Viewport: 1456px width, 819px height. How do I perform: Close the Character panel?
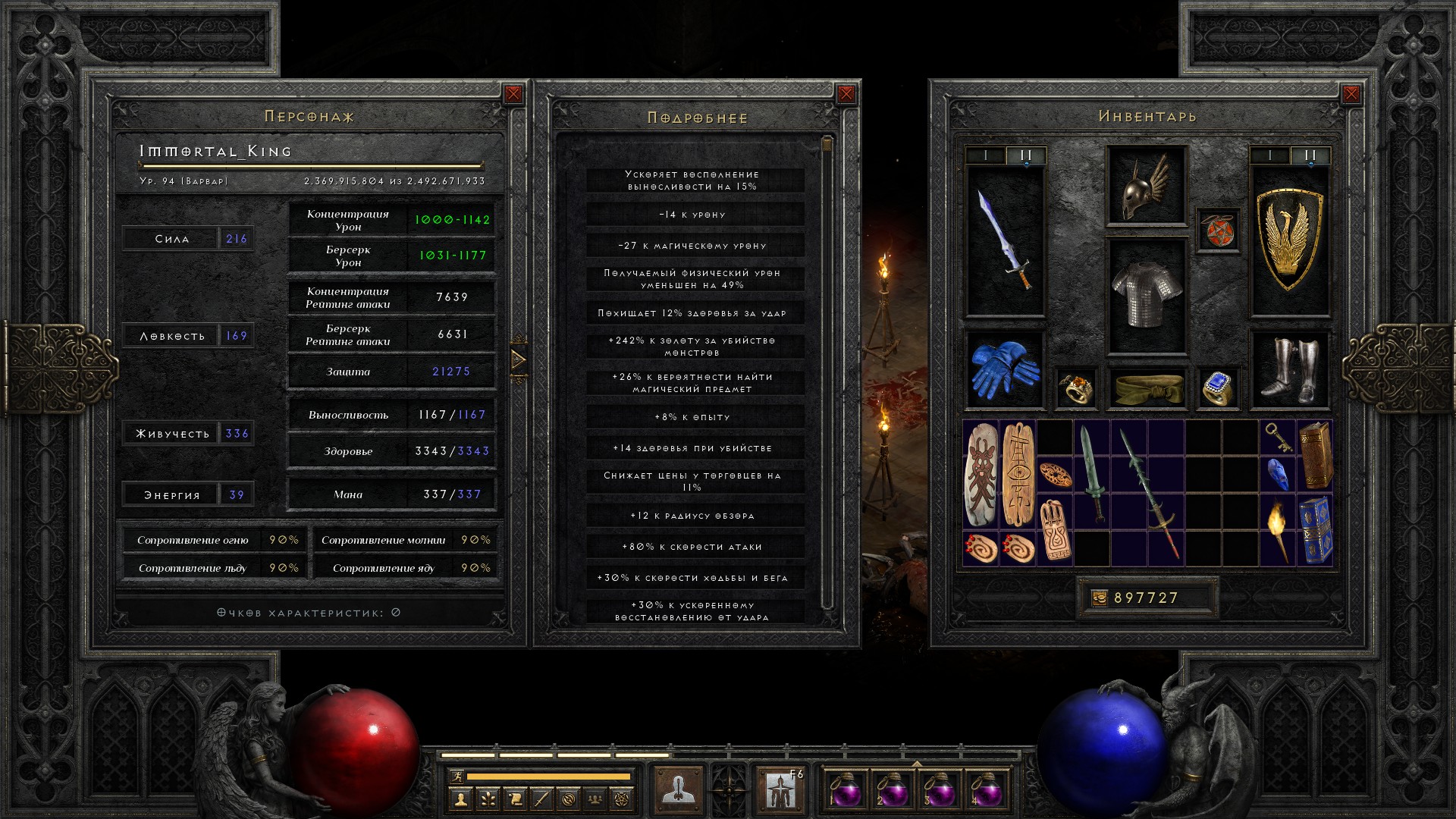tap(513, 94)
